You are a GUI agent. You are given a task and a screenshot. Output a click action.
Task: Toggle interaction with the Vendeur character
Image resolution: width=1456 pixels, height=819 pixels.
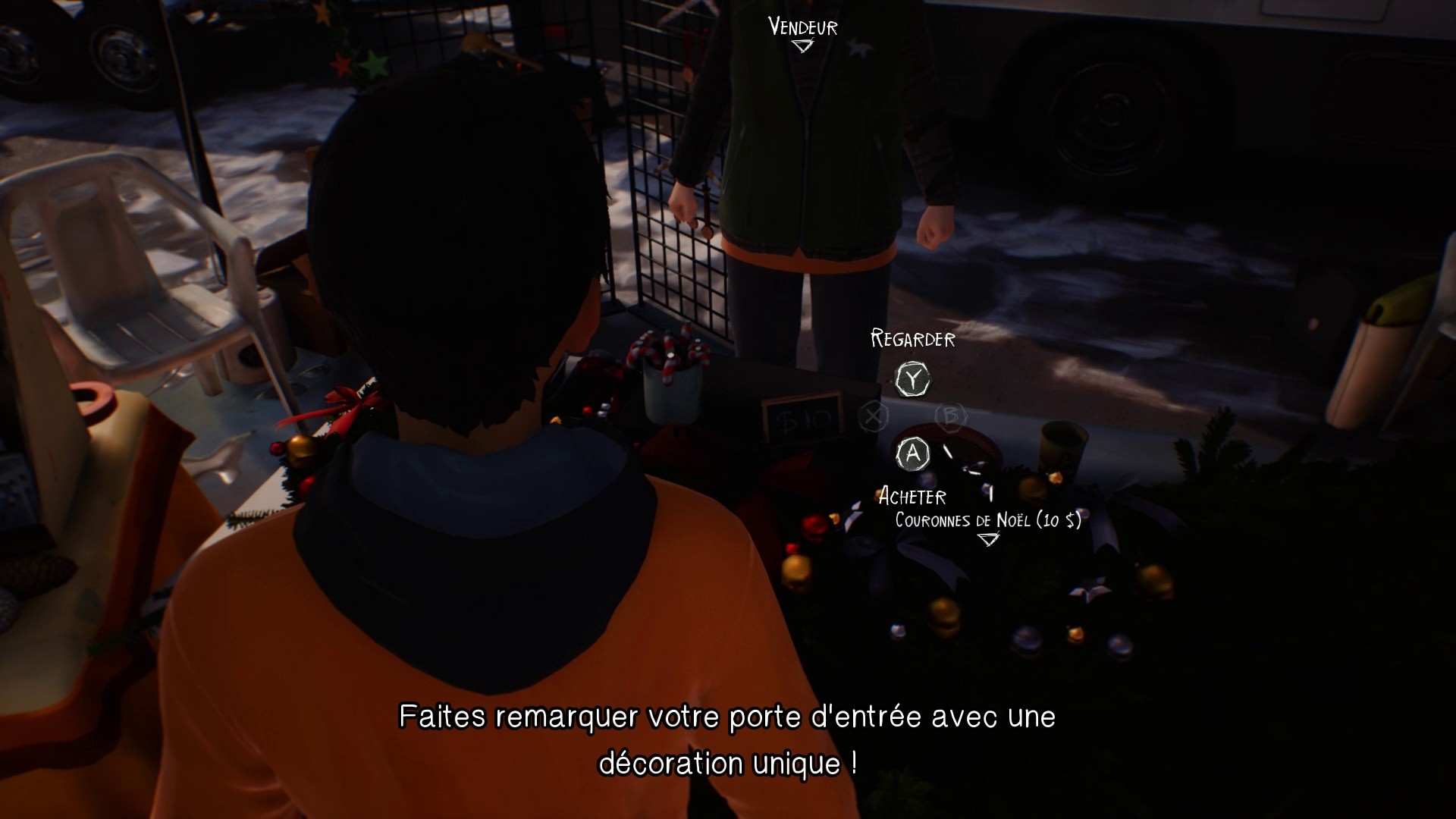point(802,28)
